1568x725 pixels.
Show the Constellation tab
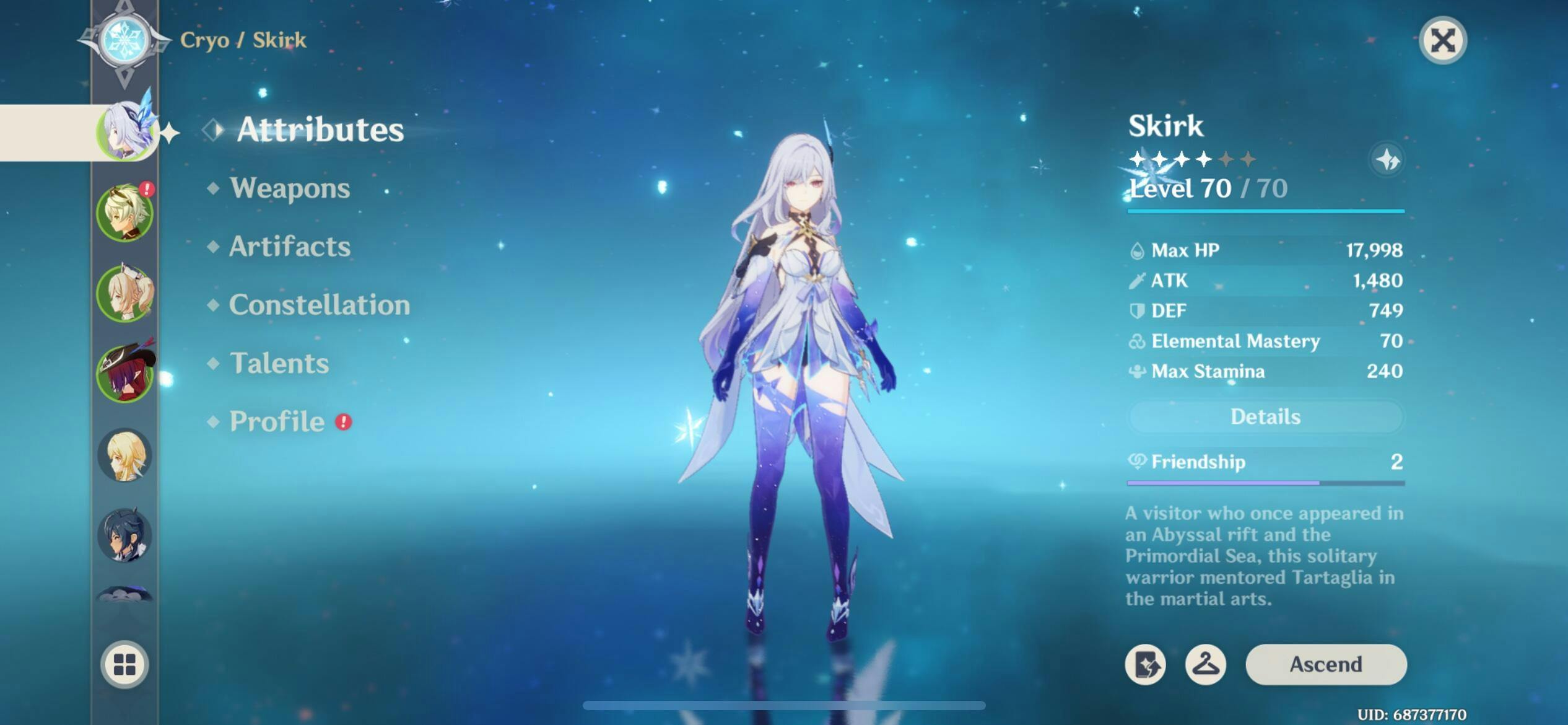pos(319,305)
